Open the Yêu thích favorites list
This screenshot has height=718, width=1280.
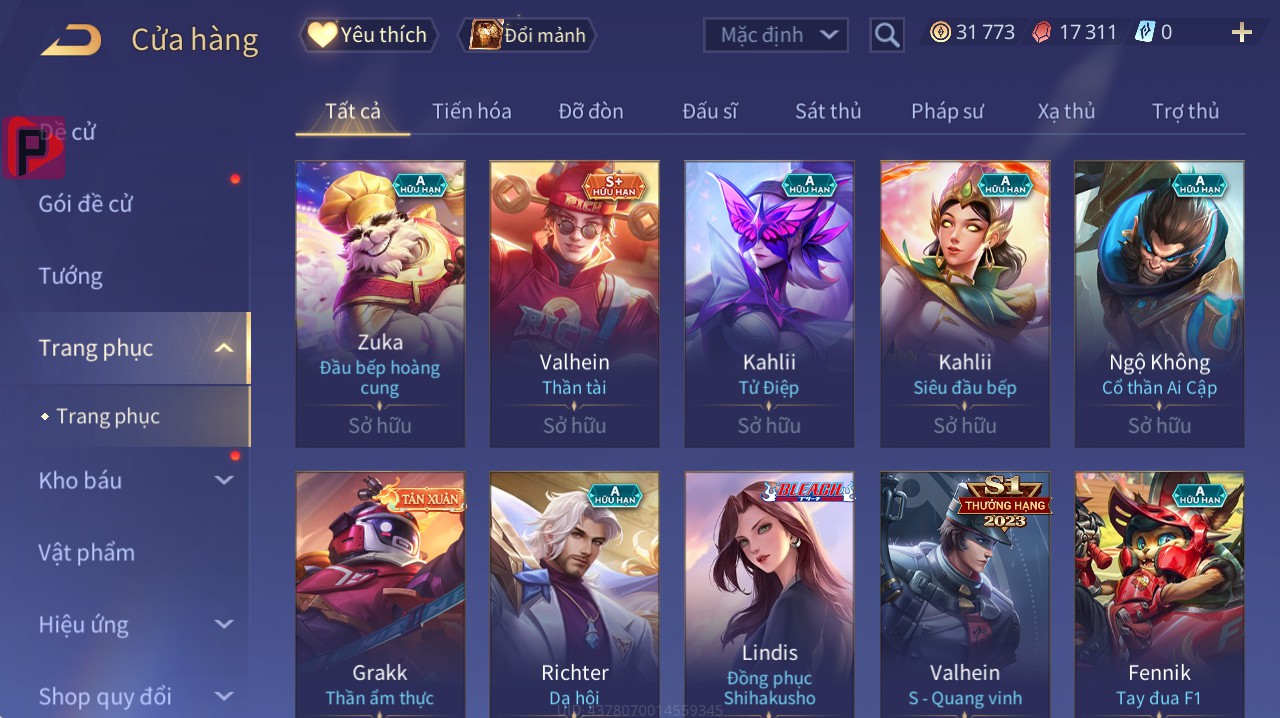pos(369,35)
